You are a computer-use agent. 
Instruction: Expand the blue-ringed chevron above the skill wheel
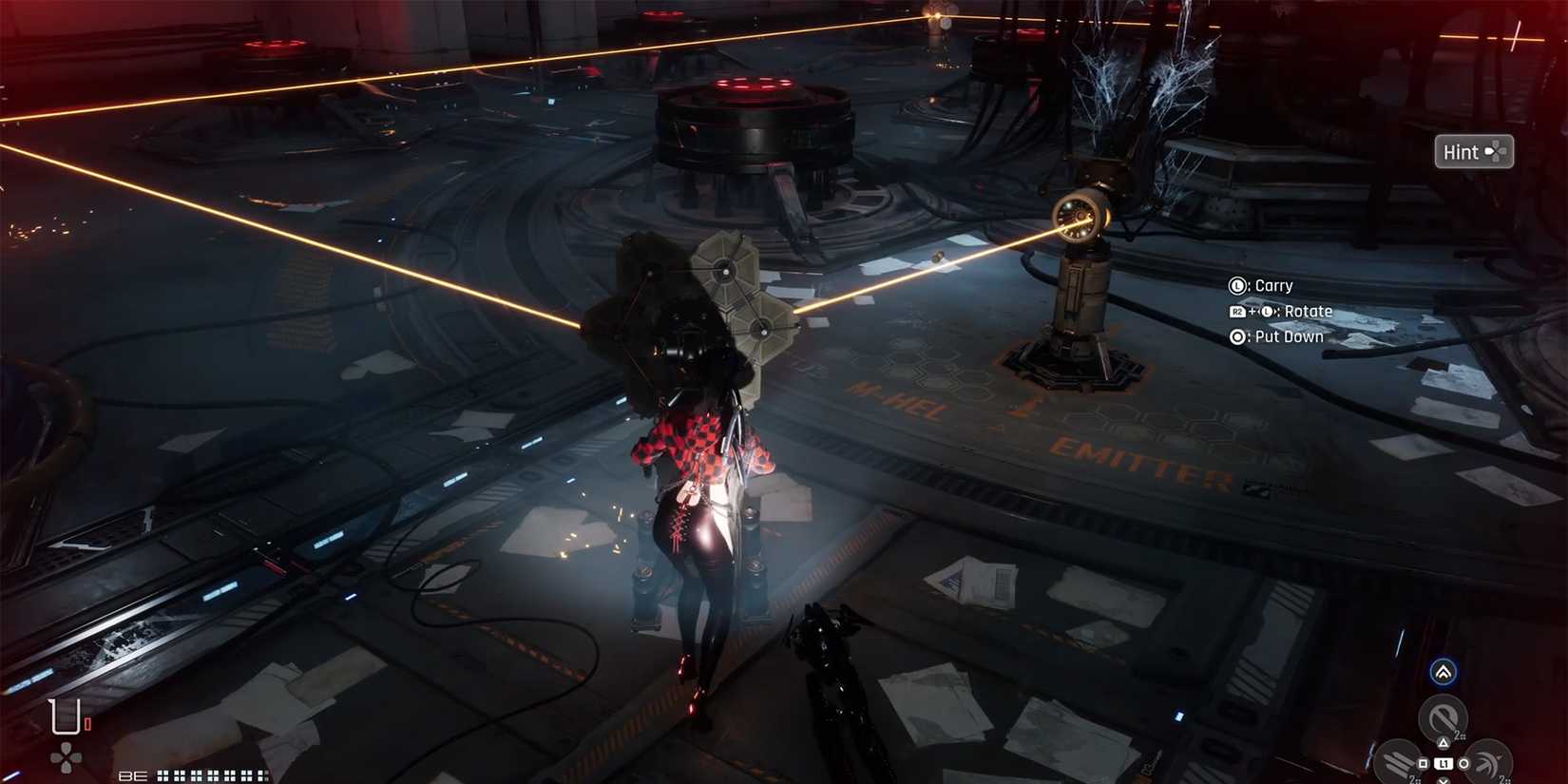[1443, 672]
